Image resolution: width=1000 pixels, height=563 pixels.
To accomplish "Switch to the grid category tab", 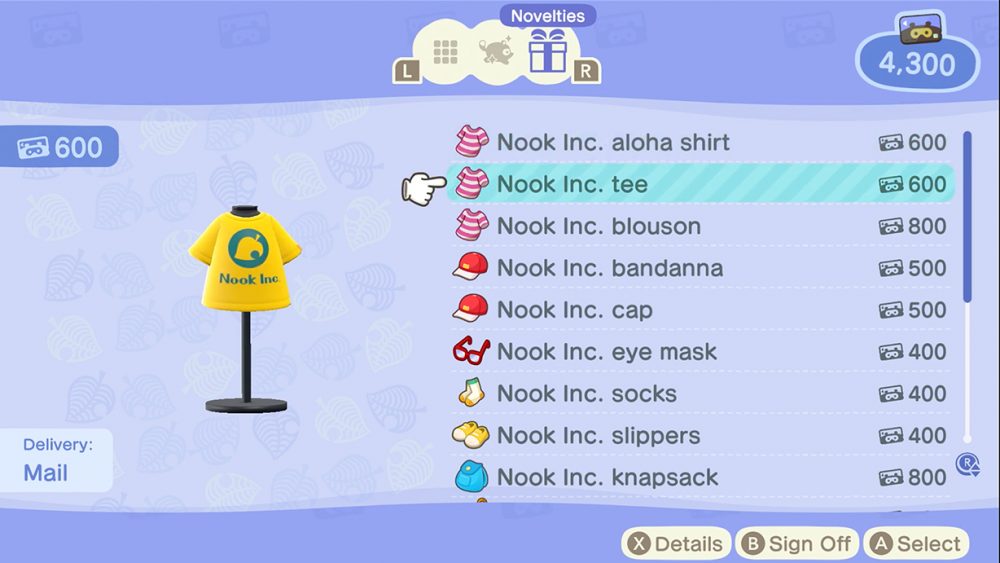I will pos(445,52).
